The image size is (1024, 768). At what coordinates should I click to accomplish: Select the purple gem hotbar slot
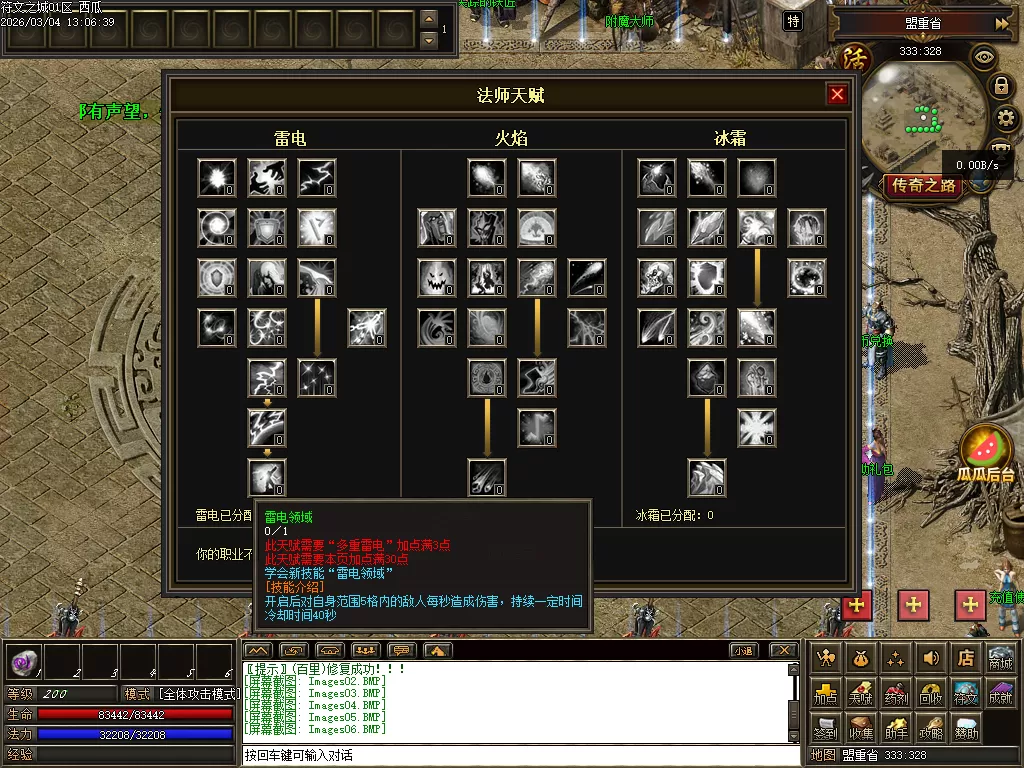pyautogui.click(x=24, y=662)
